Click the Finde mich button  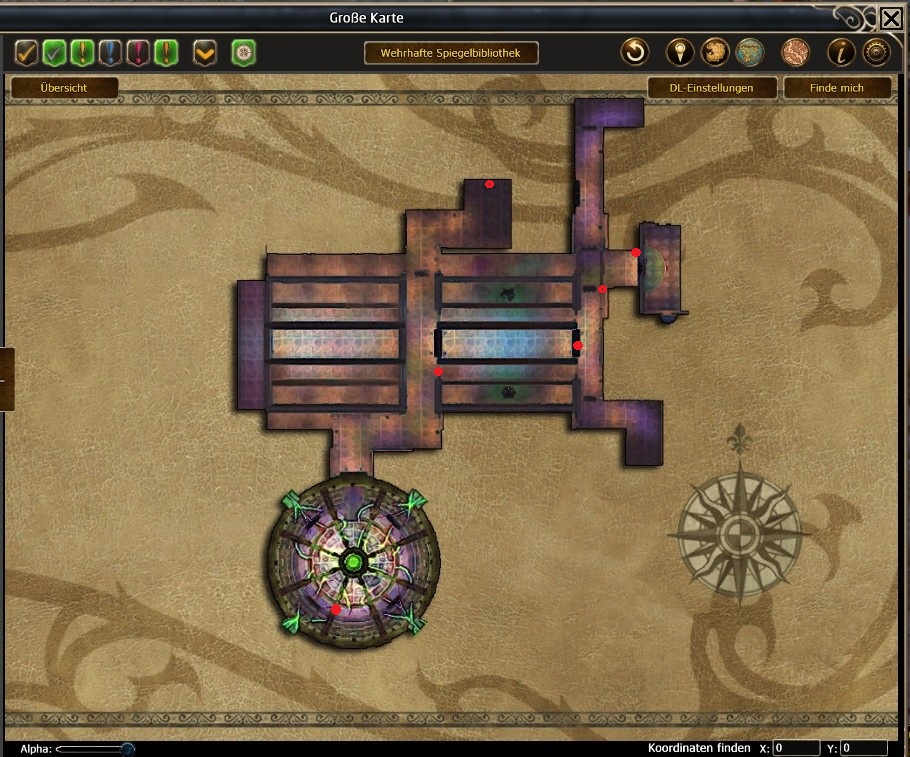tap(837, 88)
